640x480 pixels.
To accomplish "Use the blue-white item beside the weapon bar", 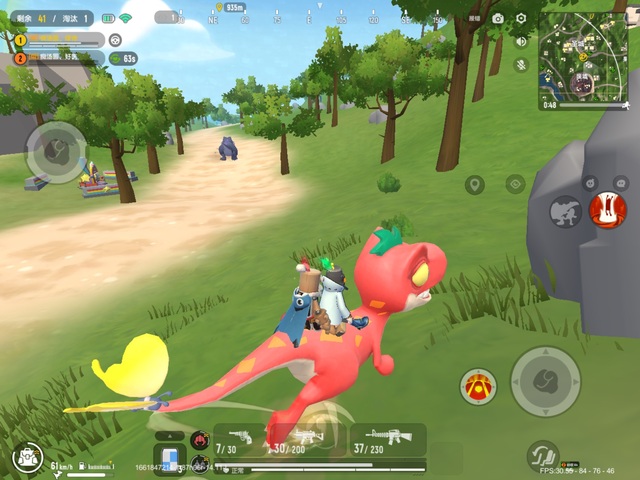I will pos(170,457).
